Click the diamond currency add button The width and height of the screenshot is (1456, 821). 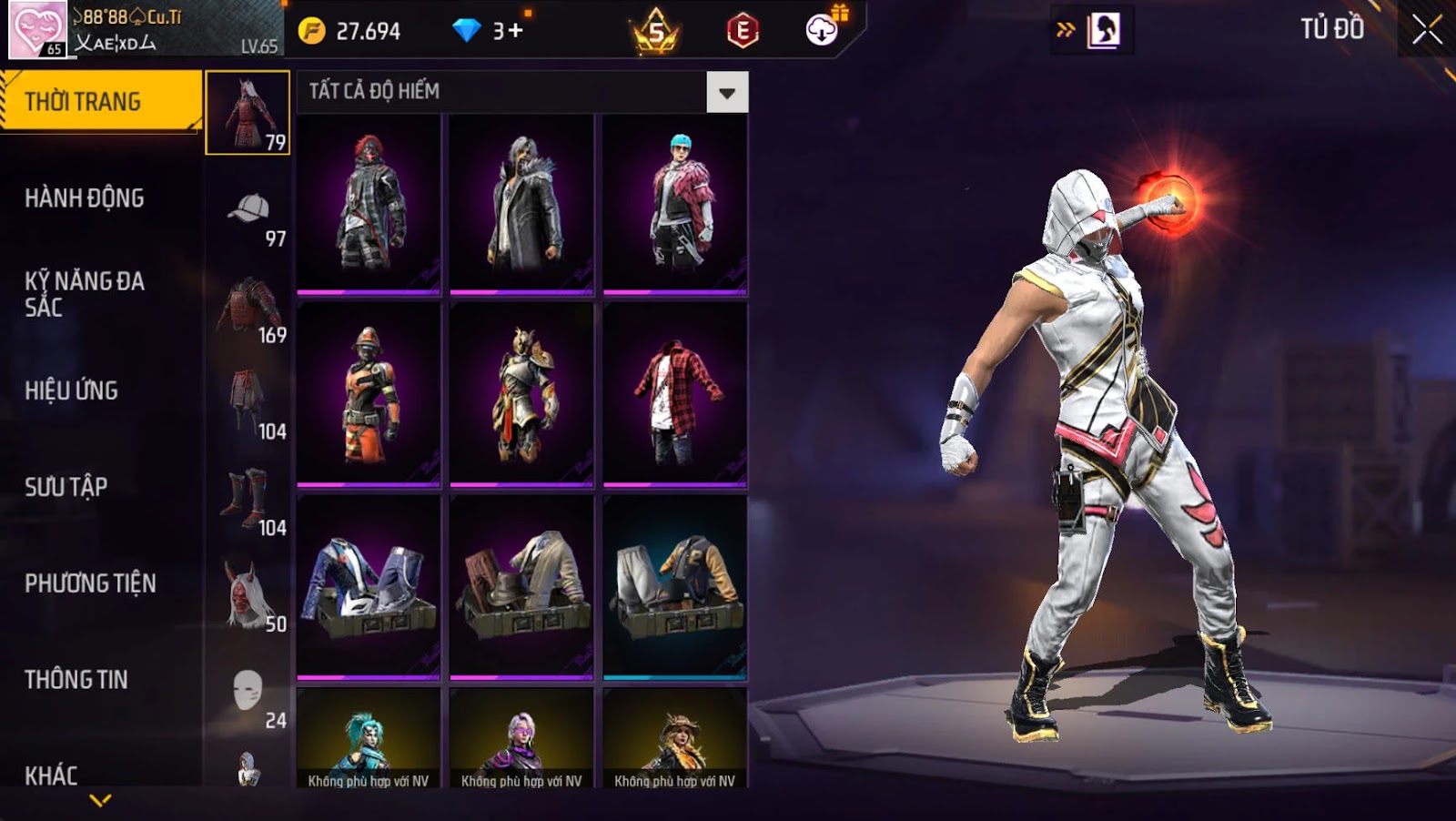point(514,31)
